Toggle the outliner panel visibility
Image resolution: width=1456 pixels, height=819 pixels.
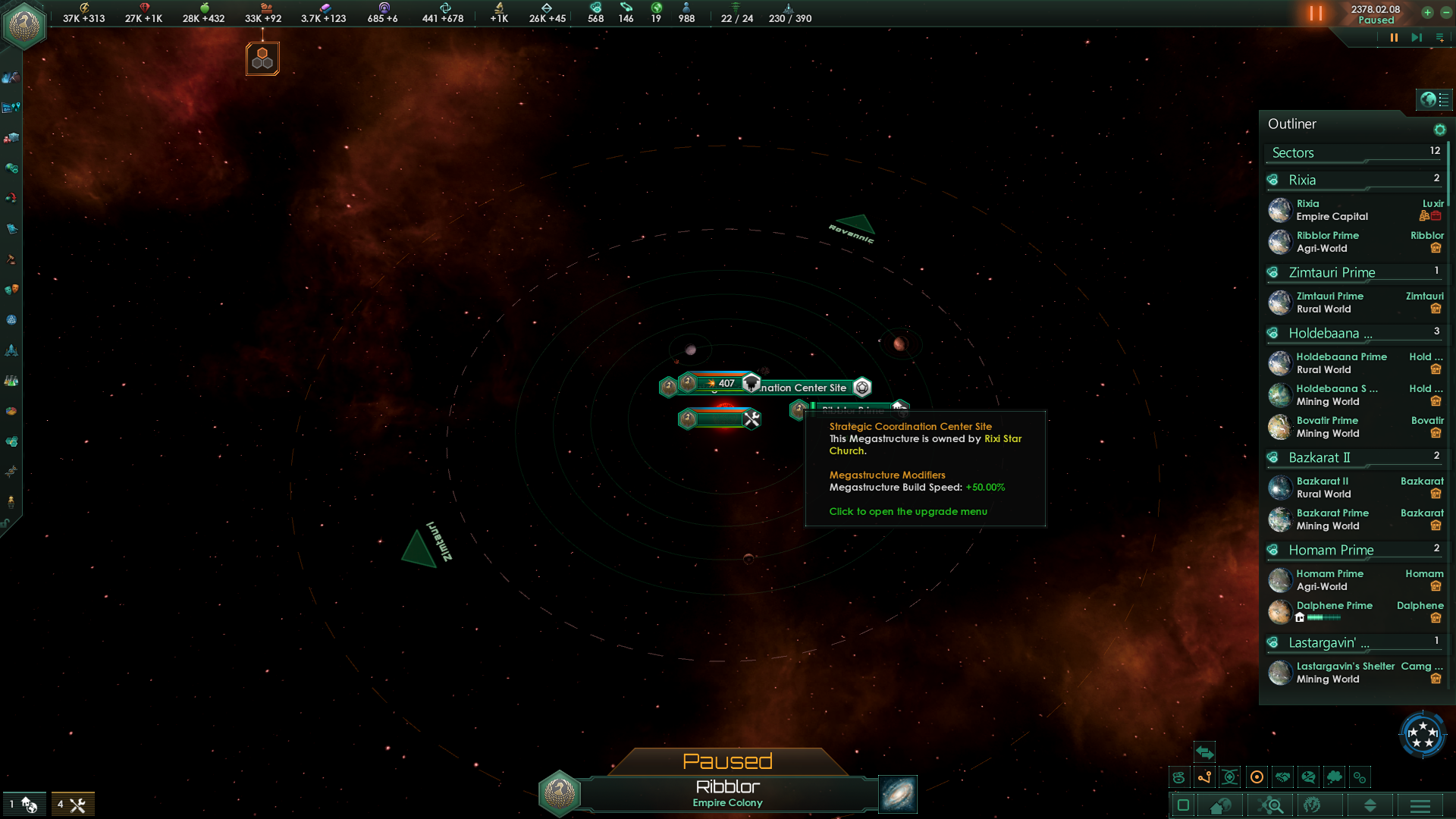click(1434, 99)
